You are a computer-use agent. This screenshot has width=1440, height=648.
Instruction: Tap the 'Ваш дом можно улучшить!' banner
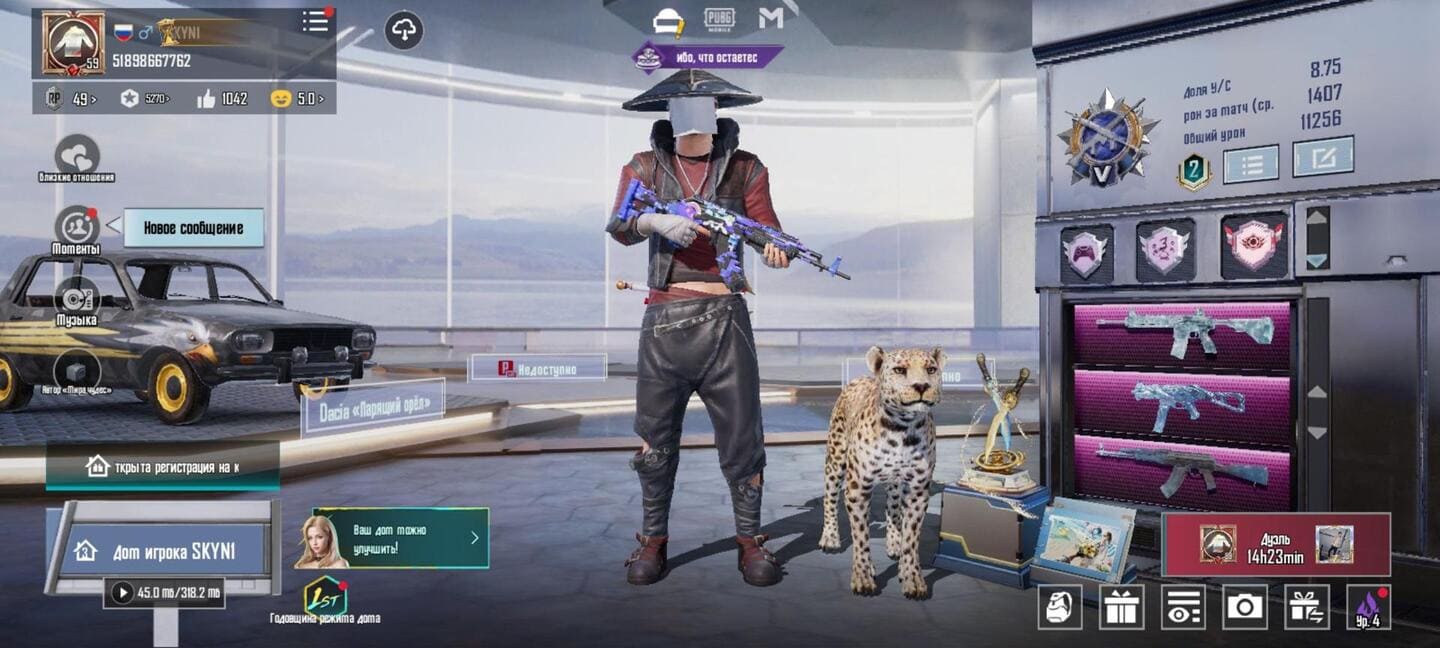click(x=401, y=537)
